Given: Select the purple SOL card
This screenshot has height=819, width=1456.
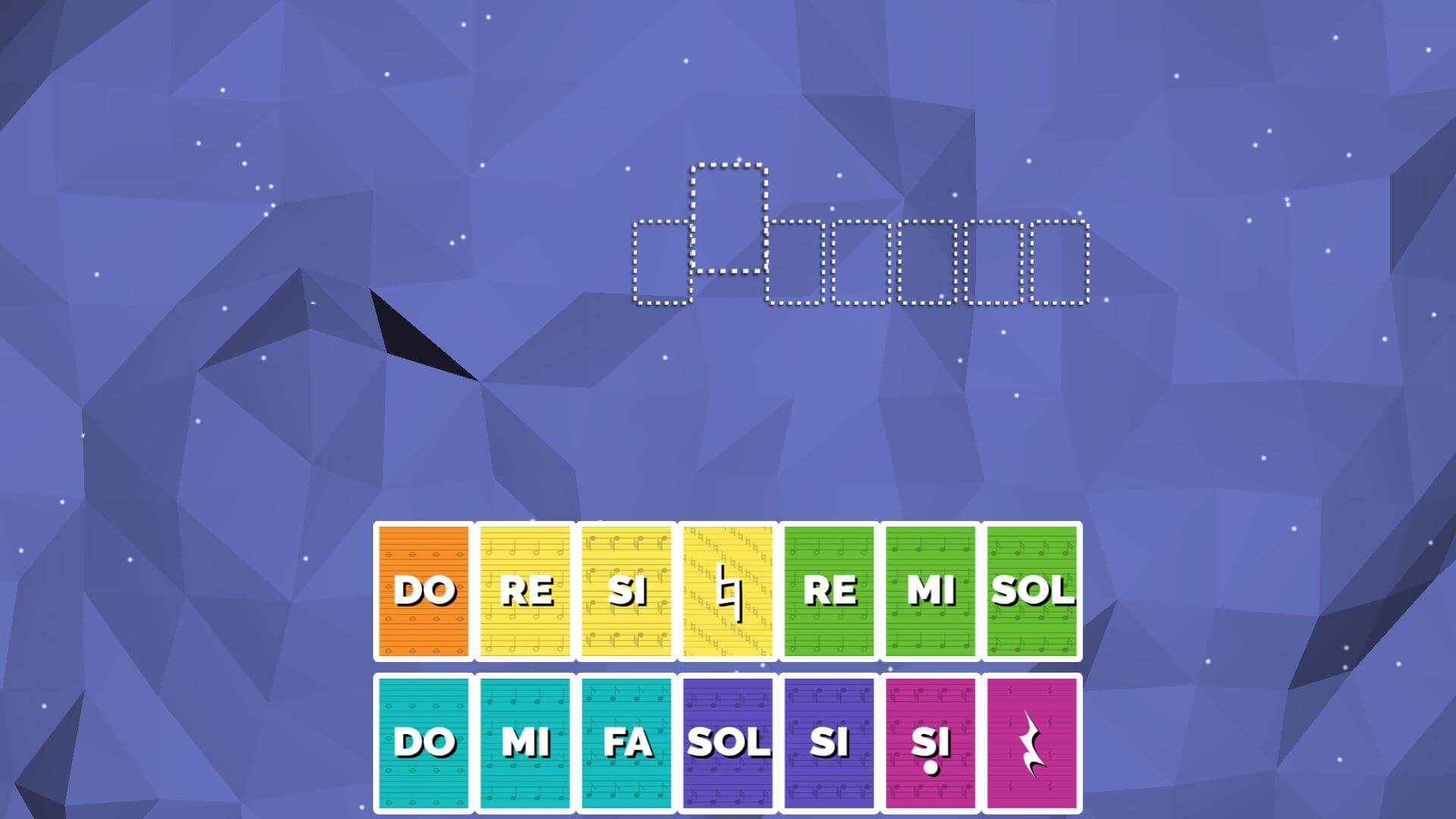Looking at the screenshot, I should [x=726, y=743].
